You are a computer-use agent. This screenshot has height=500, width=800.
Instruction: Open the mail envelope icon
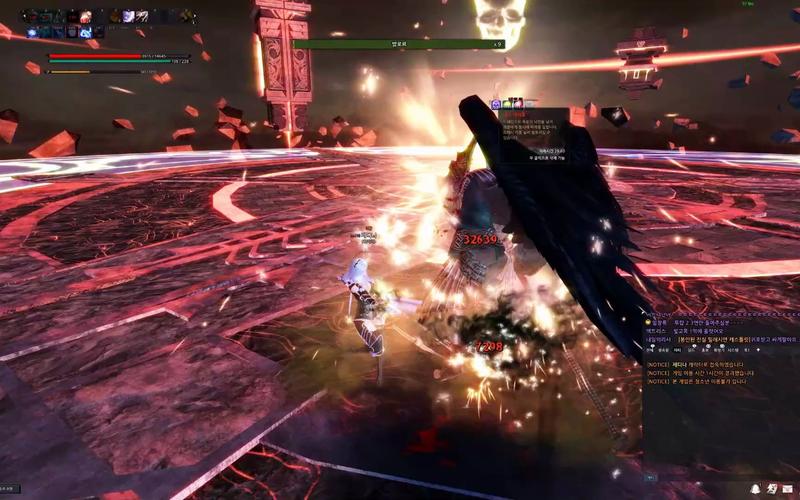[x=787, y=488]
